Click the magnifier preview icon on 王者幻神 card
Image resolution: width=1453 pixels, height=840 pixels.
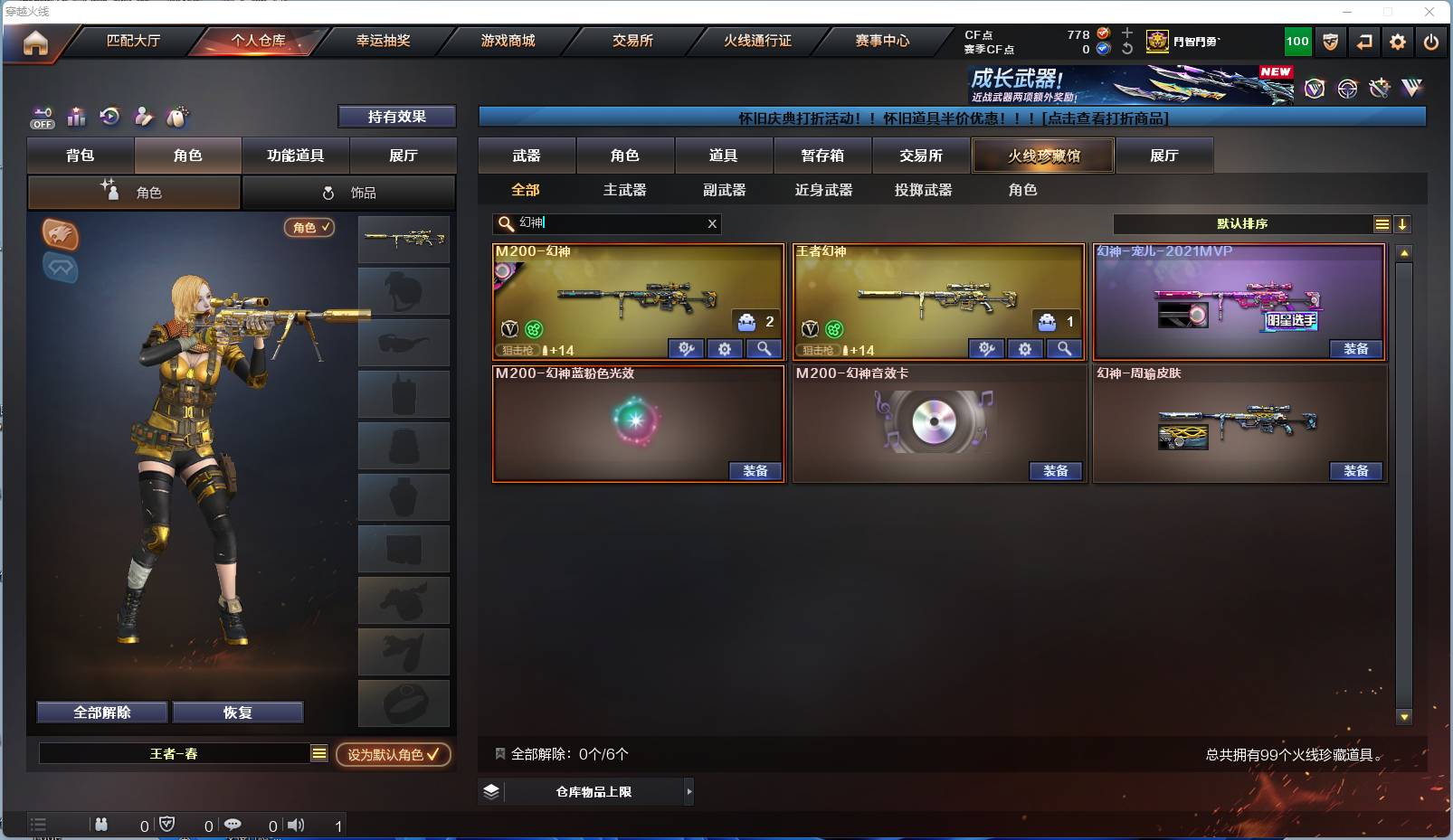1064,349
